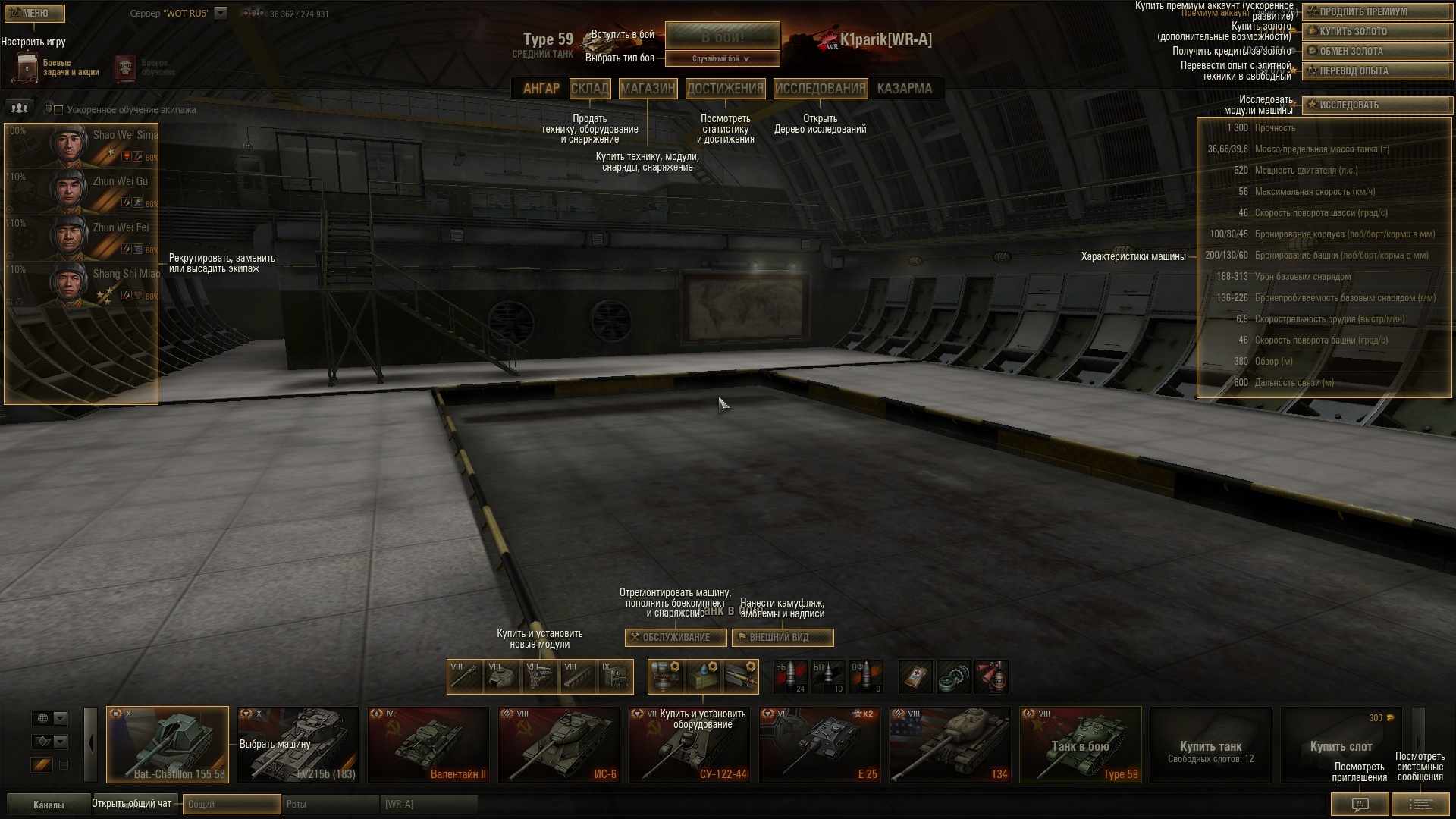The width and height of the screenshot is (1456, 819).
Task: Click the Исследовать modules button
Action: pos(1376,105)
